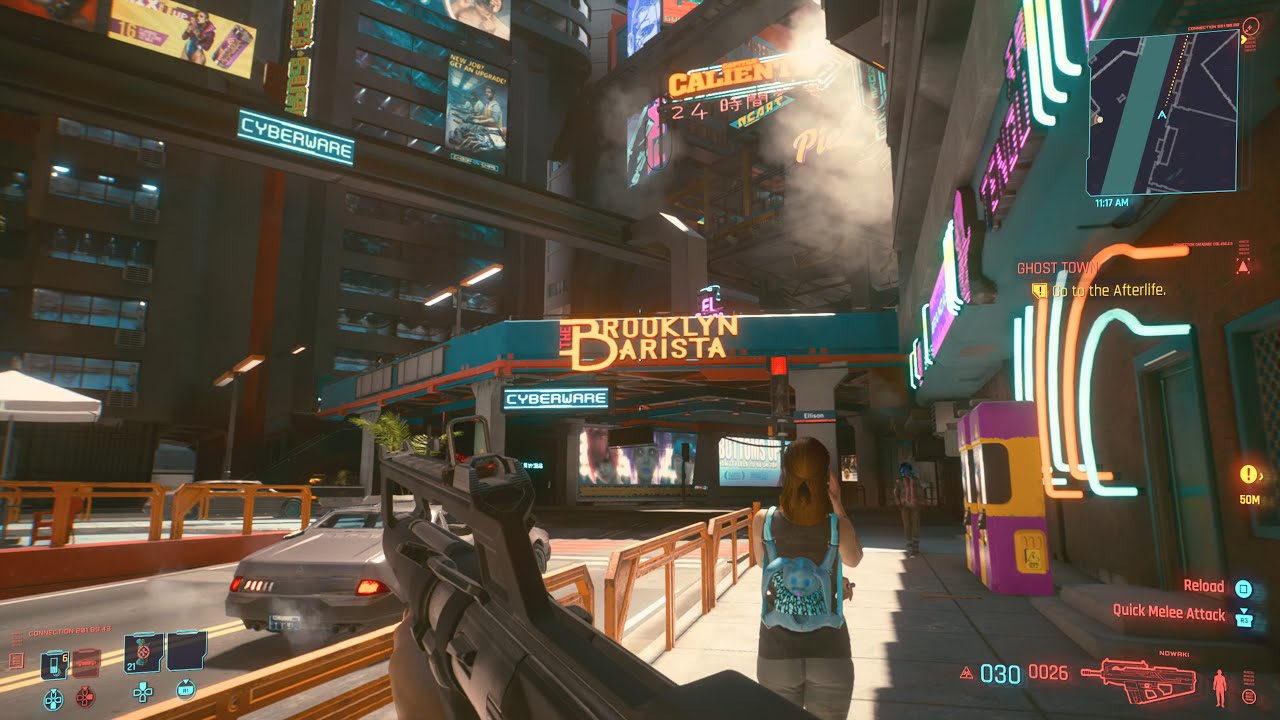1280x720 pixels.
Task: Click the empty R1 gadget slot
Action: (185, 652)
